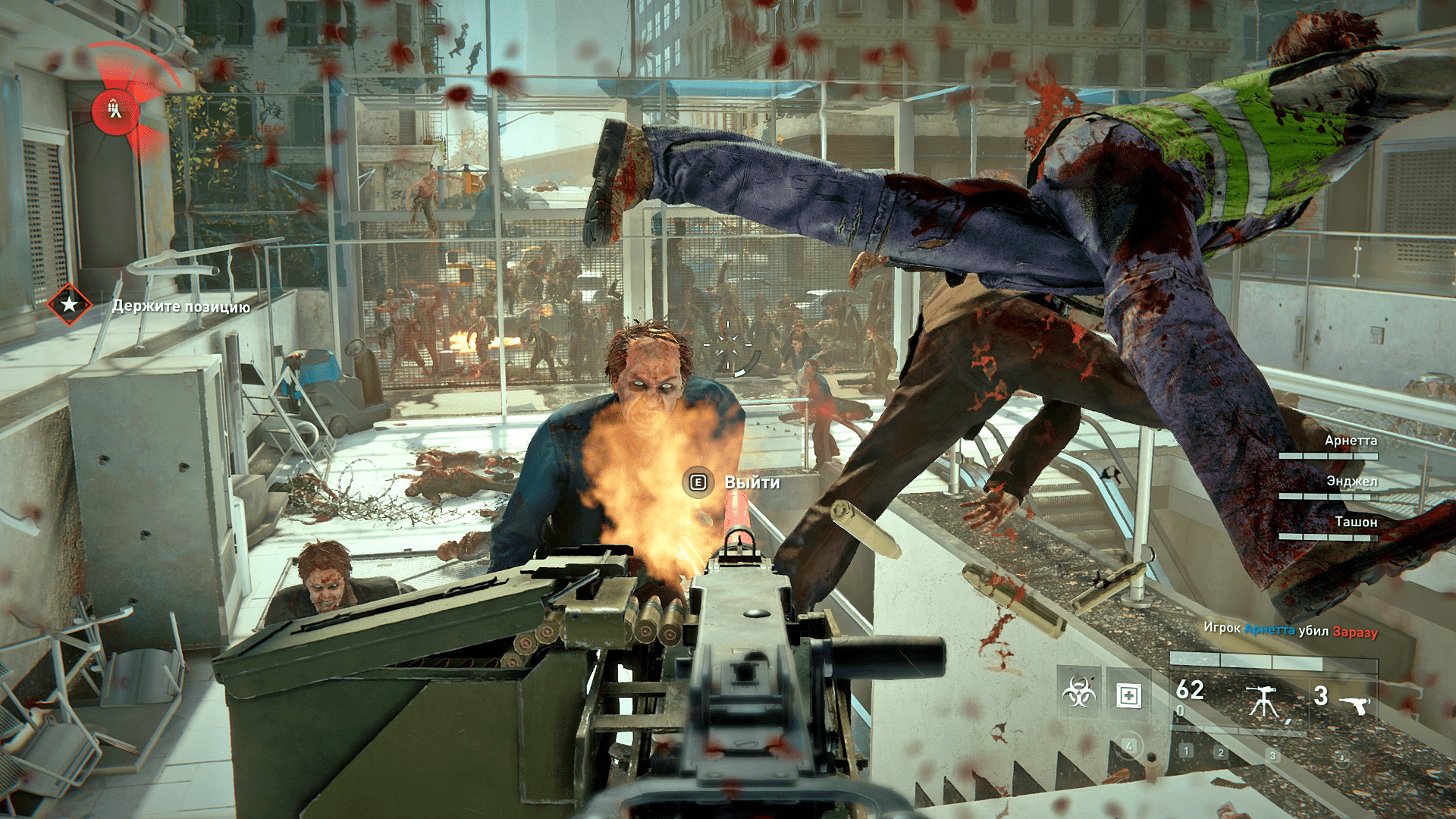Select the medkit equipment slot
The height and width of the screenshot is (819, 1456).
point(1129,694)
